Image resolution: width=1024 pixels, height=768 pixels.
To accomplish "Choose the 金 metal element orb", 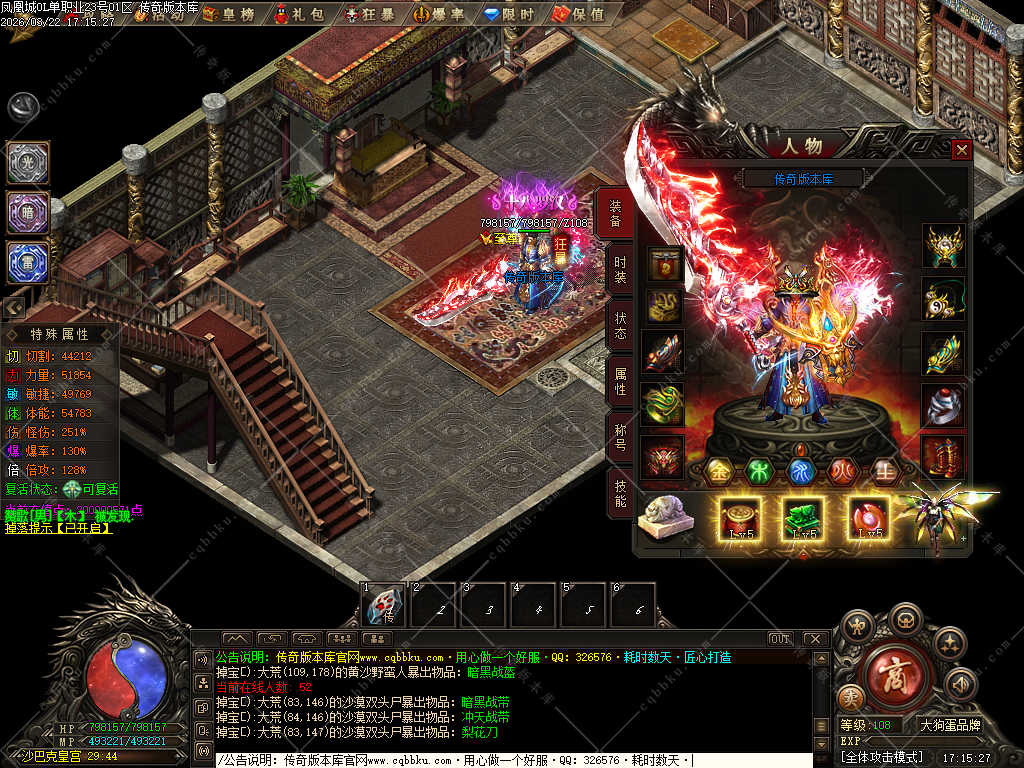I will [x=719, y=470].
